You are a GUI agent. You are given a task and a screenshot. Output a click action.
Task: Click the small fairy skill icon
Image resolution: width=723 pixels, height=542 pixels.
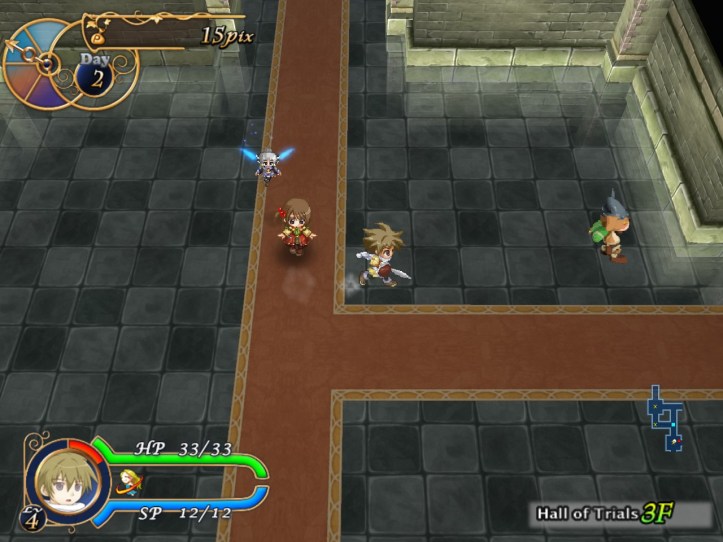[x=127, y=482]
